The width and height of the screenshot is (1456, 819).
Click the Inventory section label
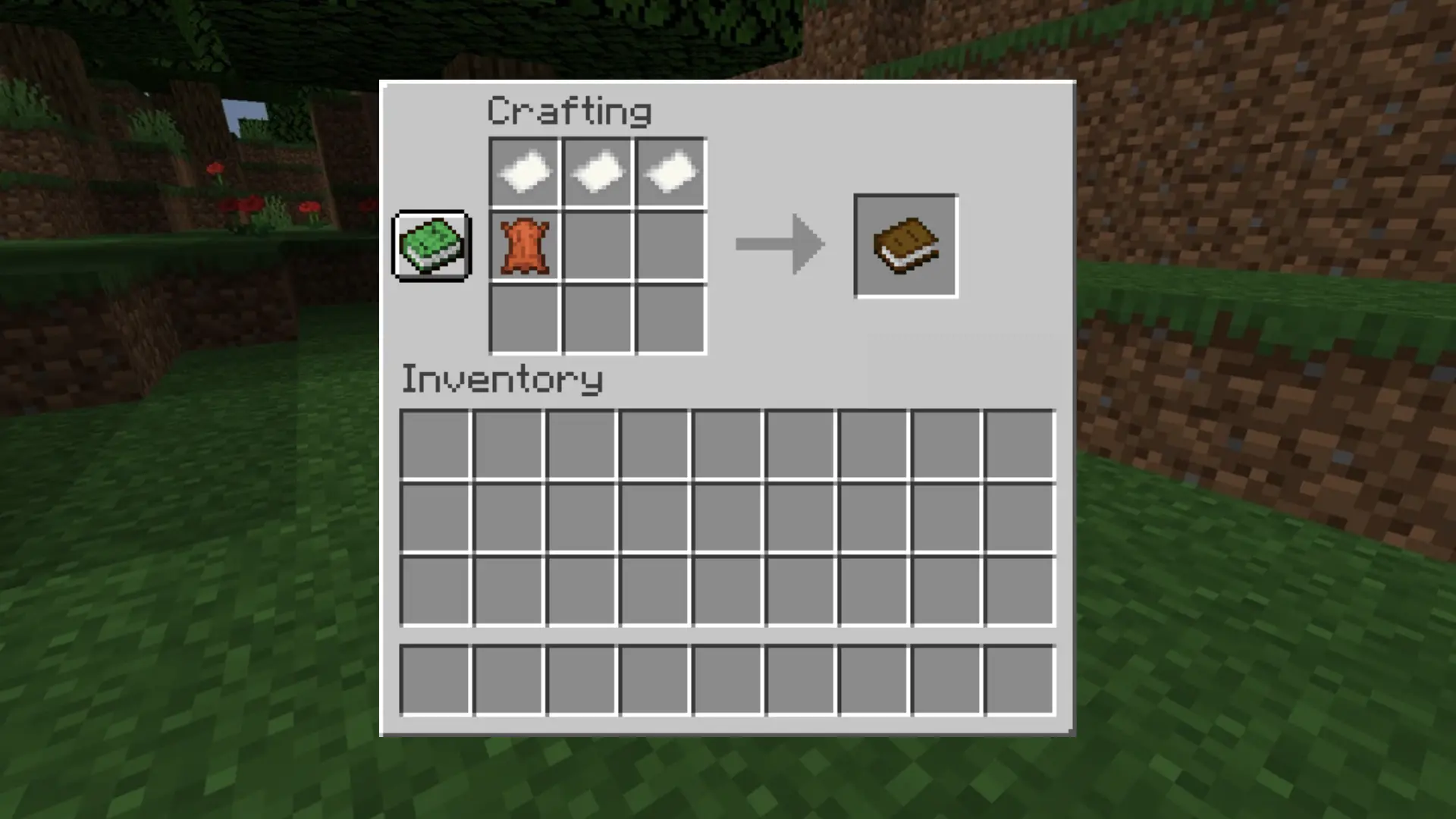pos(502,379)
